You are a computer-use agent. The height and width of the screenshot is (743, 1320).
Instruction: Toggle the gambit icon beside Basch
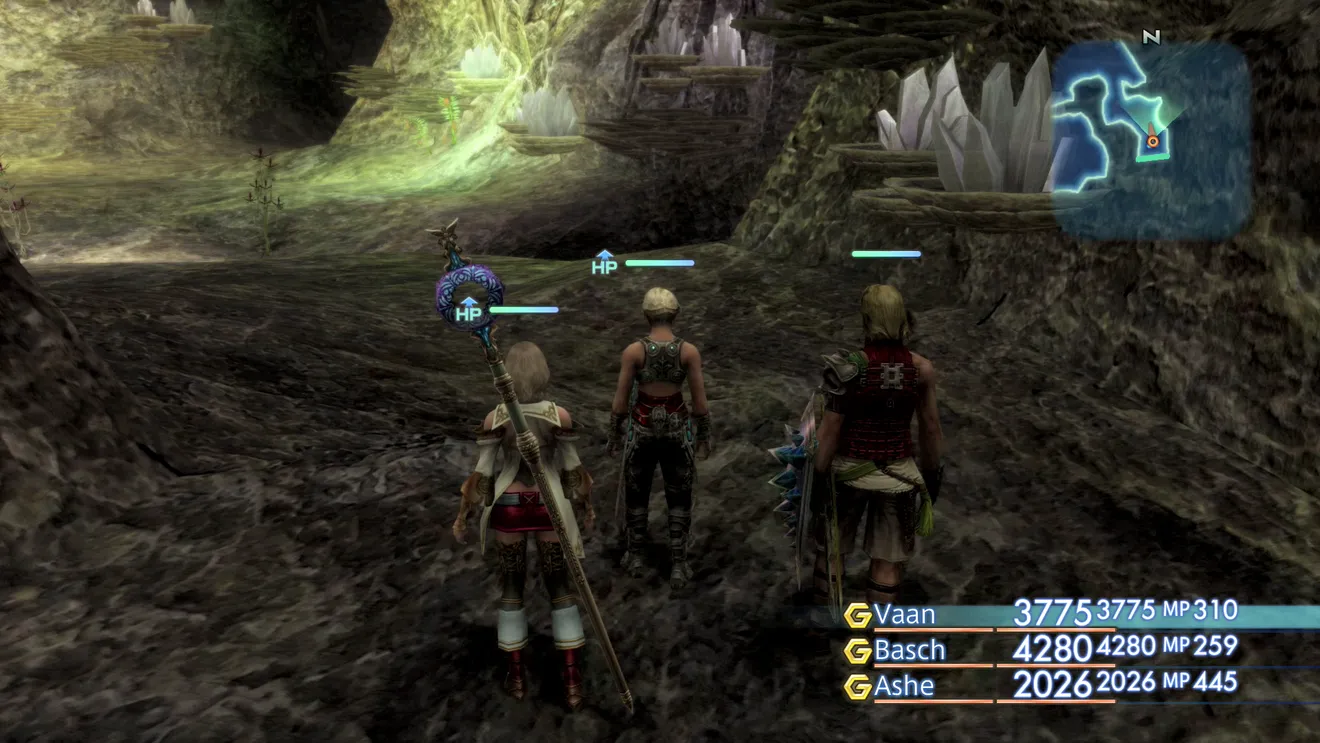click(x=857, y=651)
